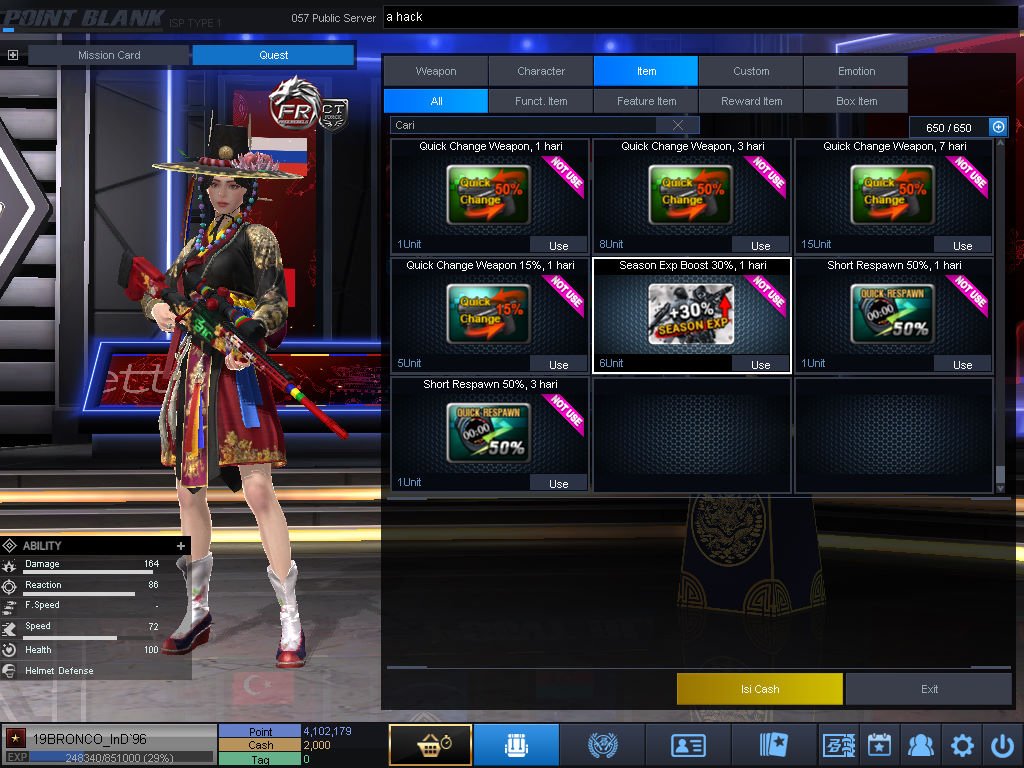Filter by Funct. Item
1024x768 pixels.
pos(541,101)
